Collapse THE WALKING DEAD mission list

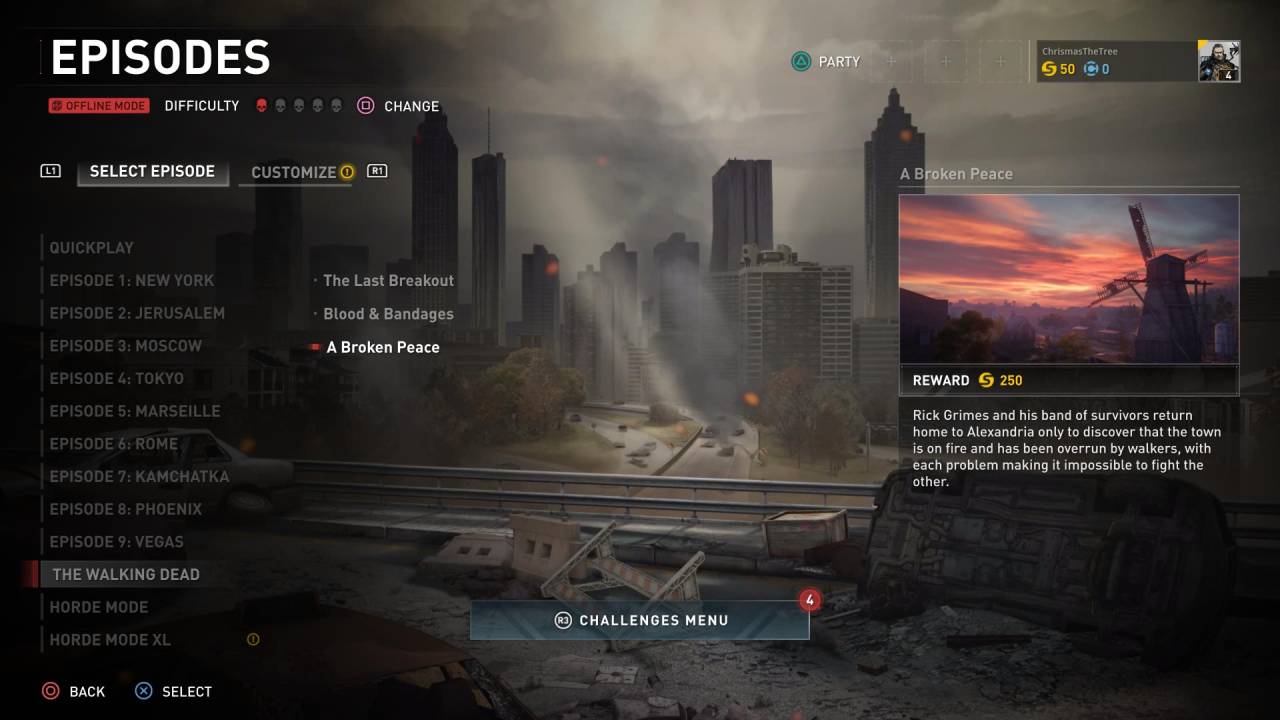pyautogui.click(x=126, y=574)
